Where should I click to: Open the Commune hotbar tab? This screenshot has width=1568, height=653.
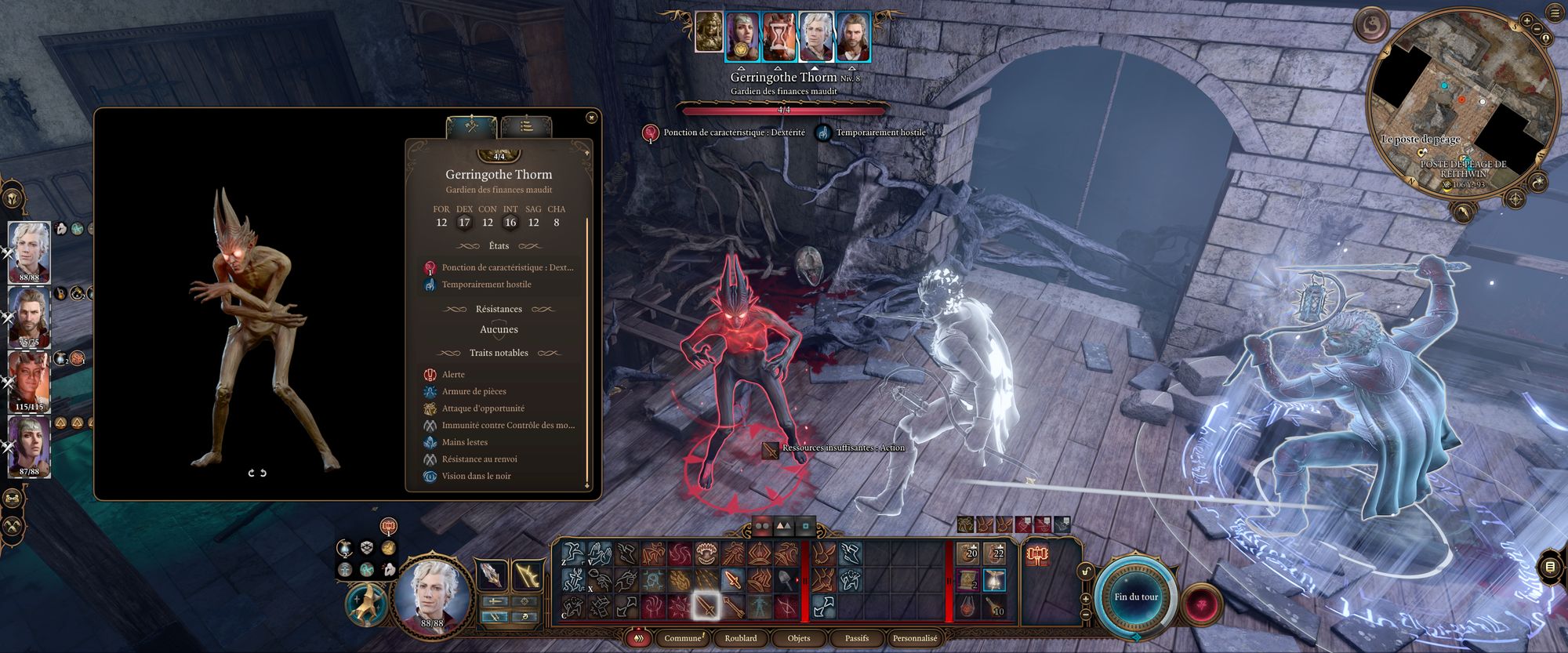pos(682,638)
